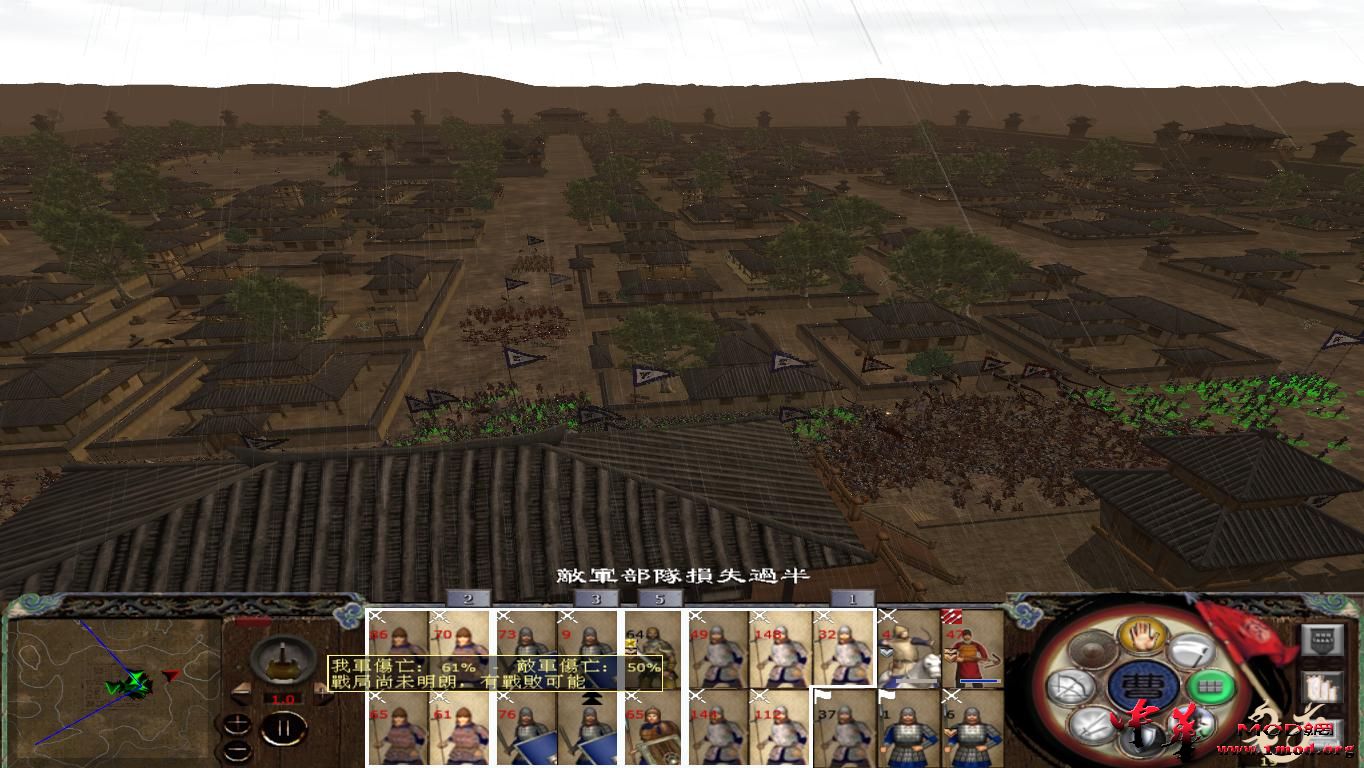Toggle fire at will with the bow icon
1364x768 pixels.
pos(1070,685)
